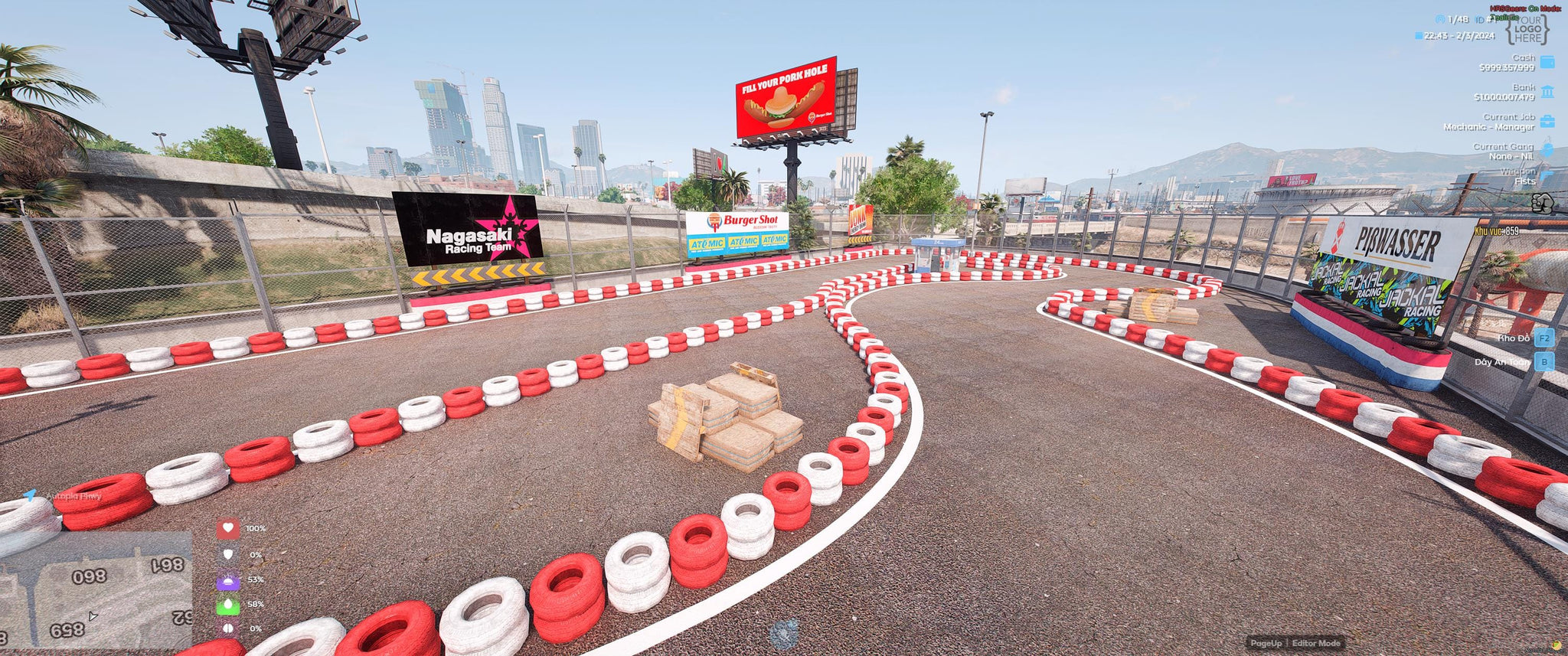Screen dimensions: 1568x656
Task: Select the Fists weapon image
Action: coord(1542,203)
